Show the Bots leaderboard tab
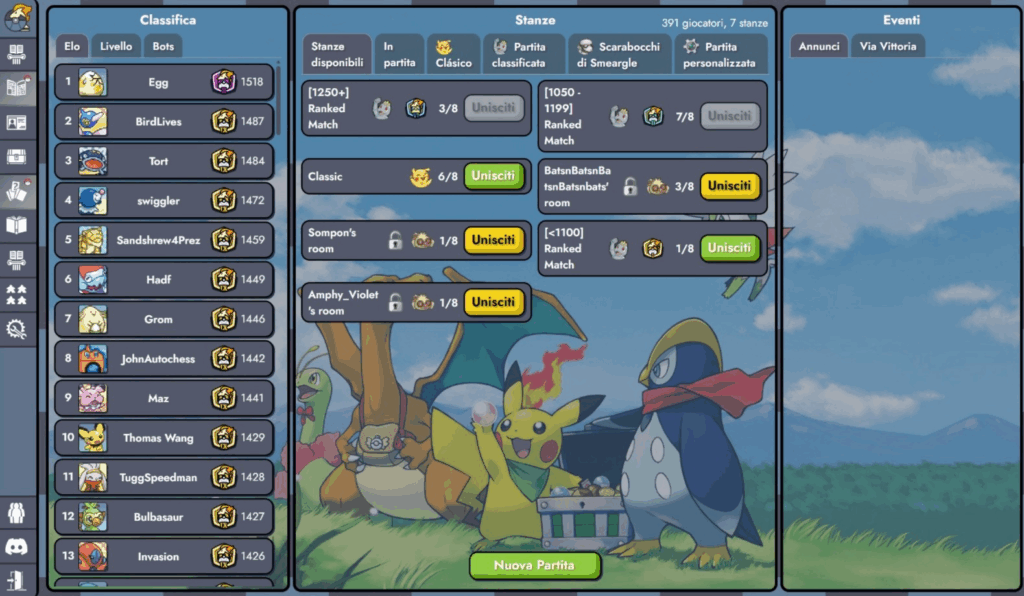The image size is (1024, 596). 163,46
